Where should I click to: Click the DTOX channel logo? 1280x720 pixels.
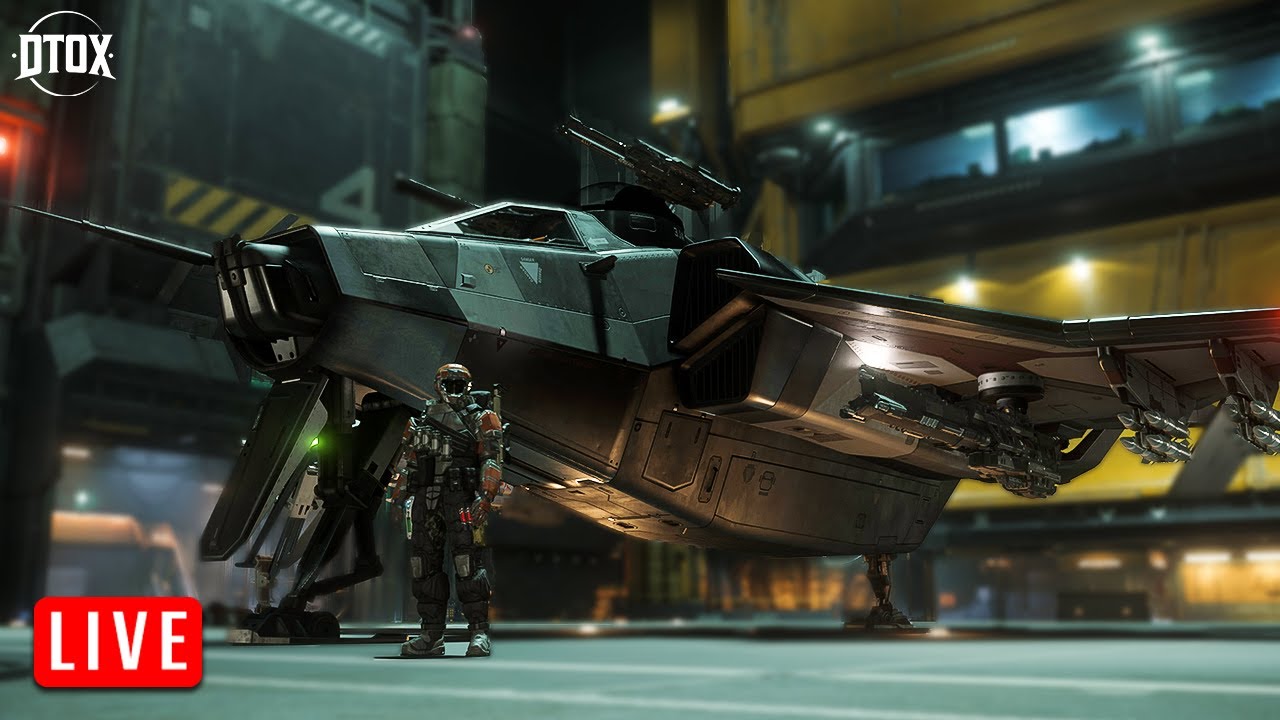pyautogui.click(x=66, y=54)
